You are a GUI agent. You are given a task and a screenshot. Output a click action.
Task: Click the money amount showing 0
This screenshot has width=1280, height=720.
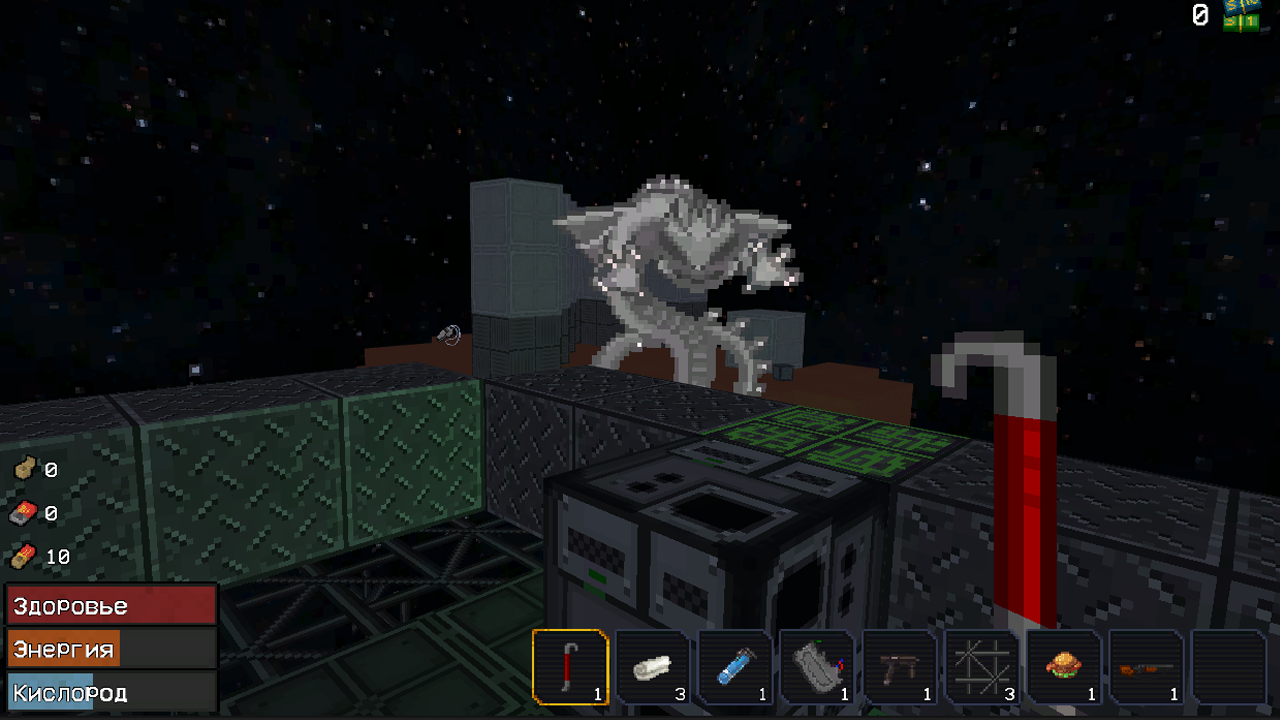click(x=1201, y=16)
